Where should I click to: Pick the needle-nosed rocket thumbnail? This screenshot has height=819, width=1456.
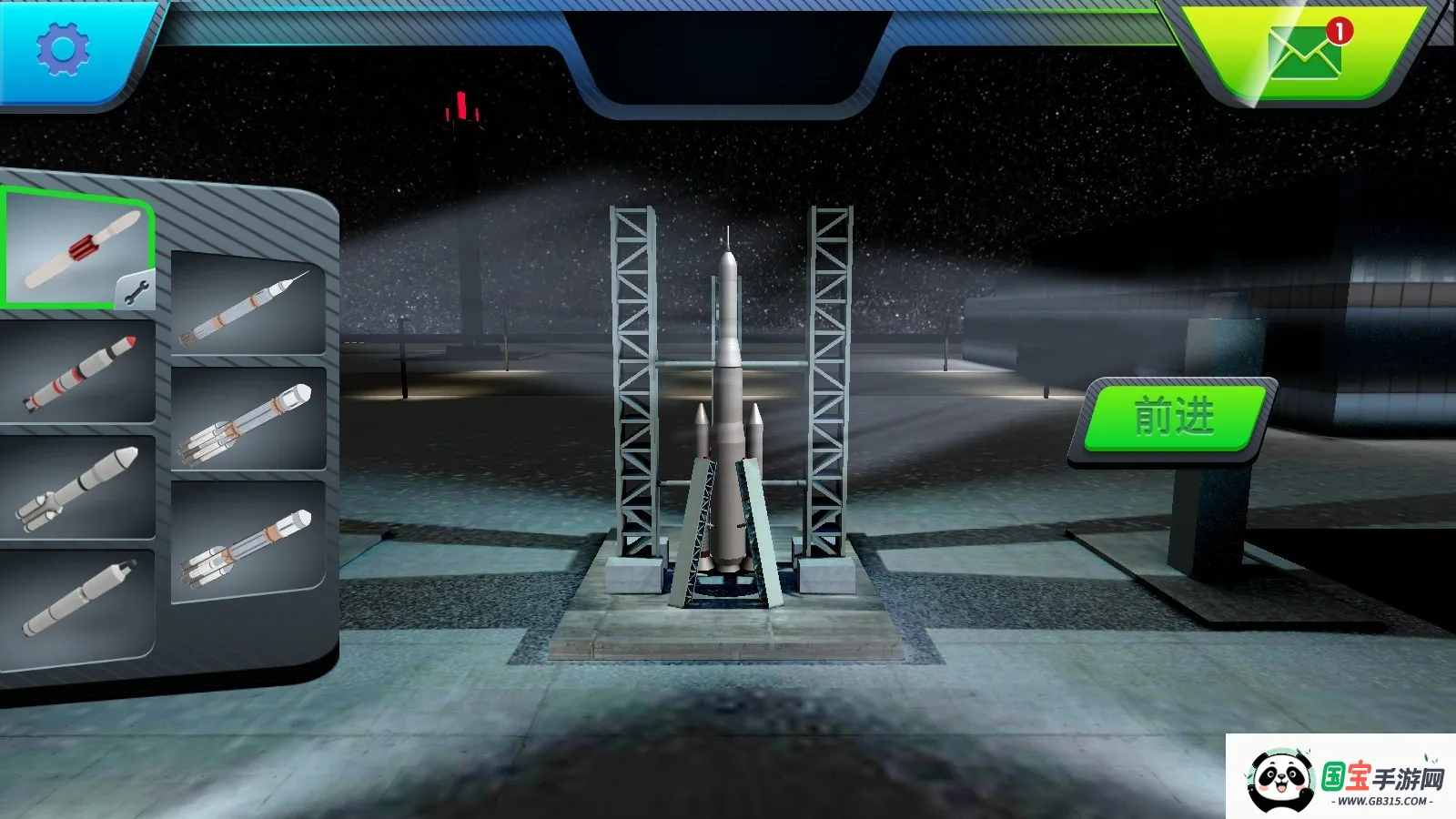pos(248,305)
